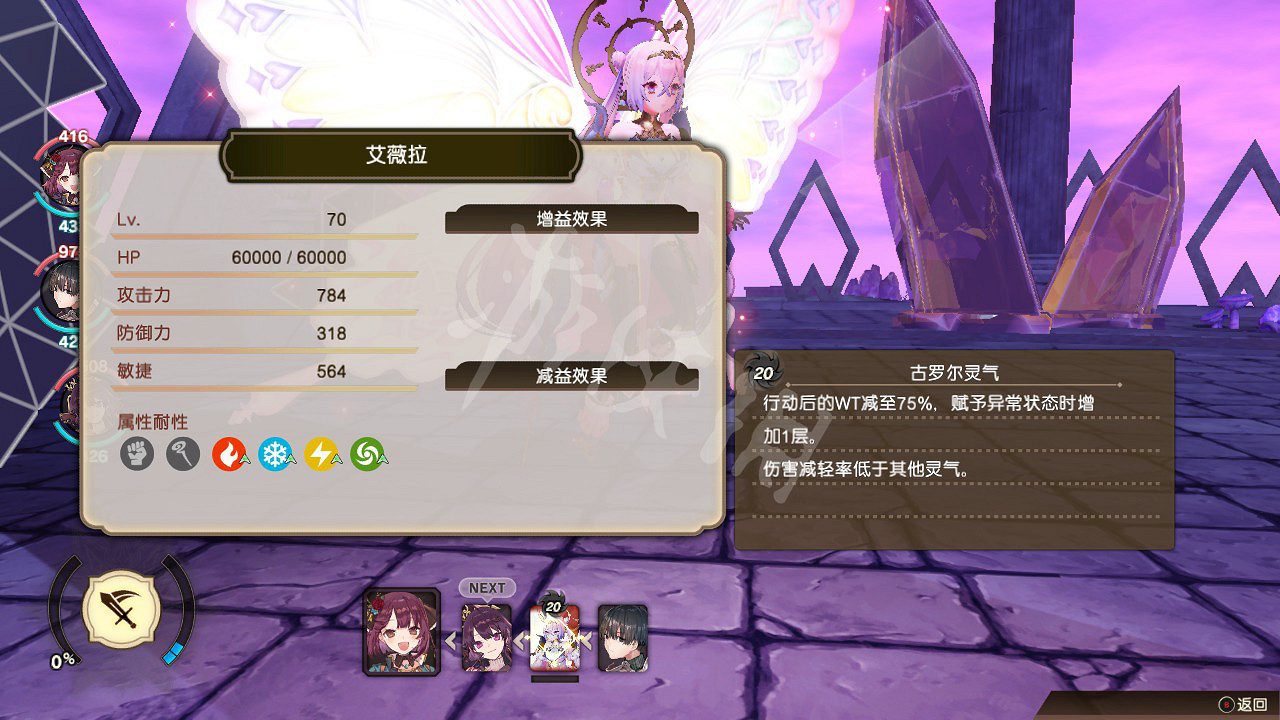The width and height of the screenshot is (1280, 720).
Task: Click the ice attribute resistance icon
Action: click(276, 452)
